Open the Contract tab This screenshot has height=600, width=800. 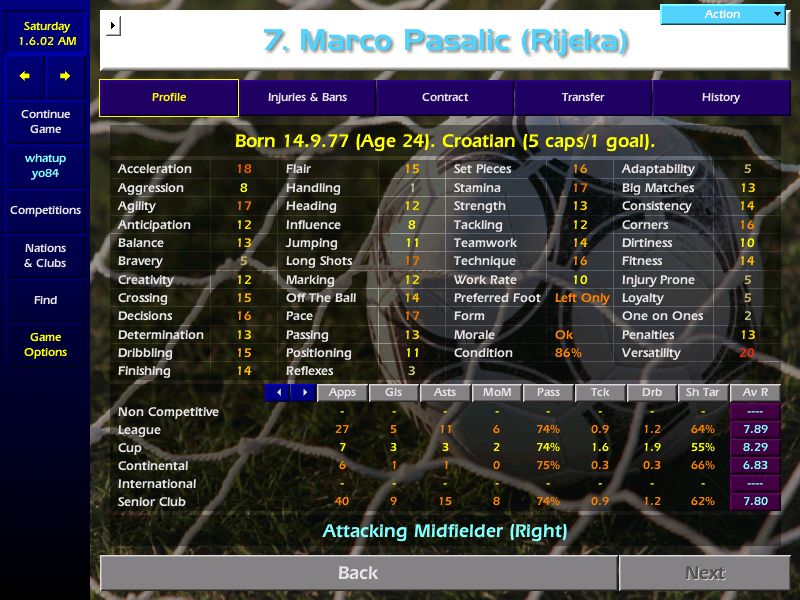pos(445,97)
